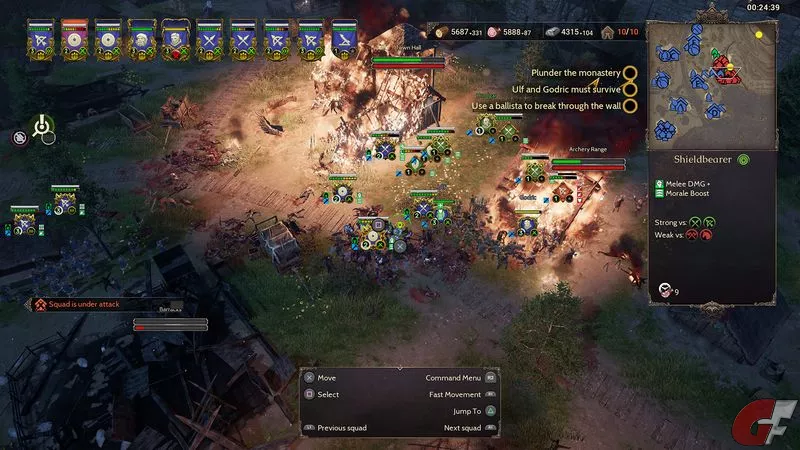Select the orange-headered shield squad card

[75, 38]
